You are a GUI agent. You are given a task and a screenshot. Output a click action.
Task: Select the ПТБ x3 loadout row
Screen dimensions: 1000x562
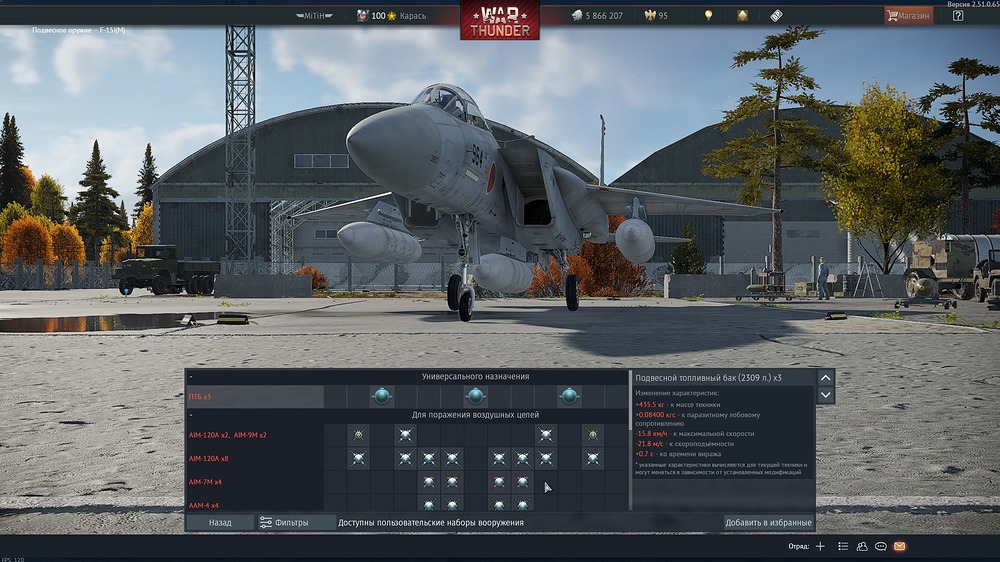point(255,397)
